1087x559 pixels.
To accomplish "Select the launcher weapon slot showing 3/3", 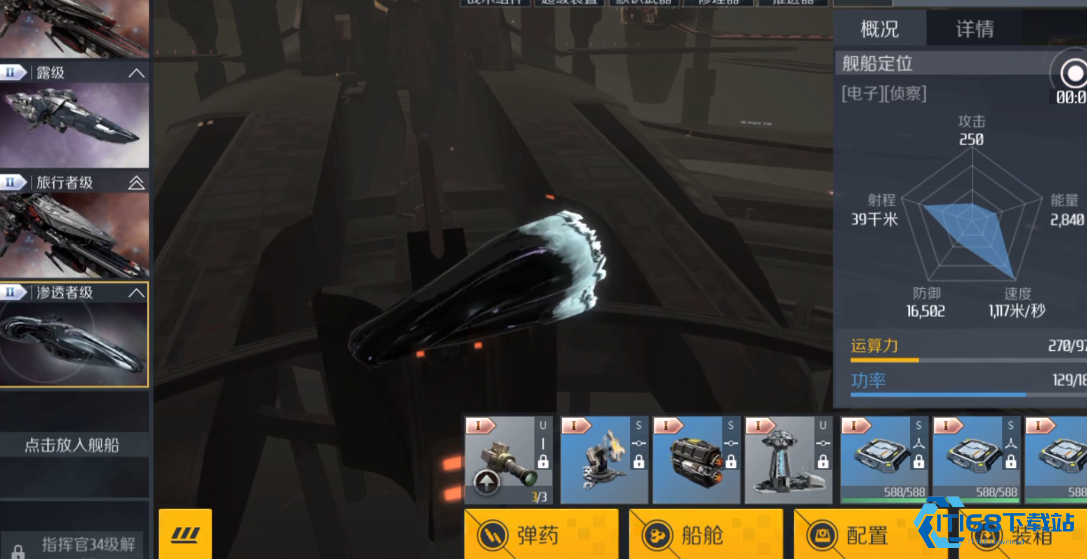I will 509,460.
